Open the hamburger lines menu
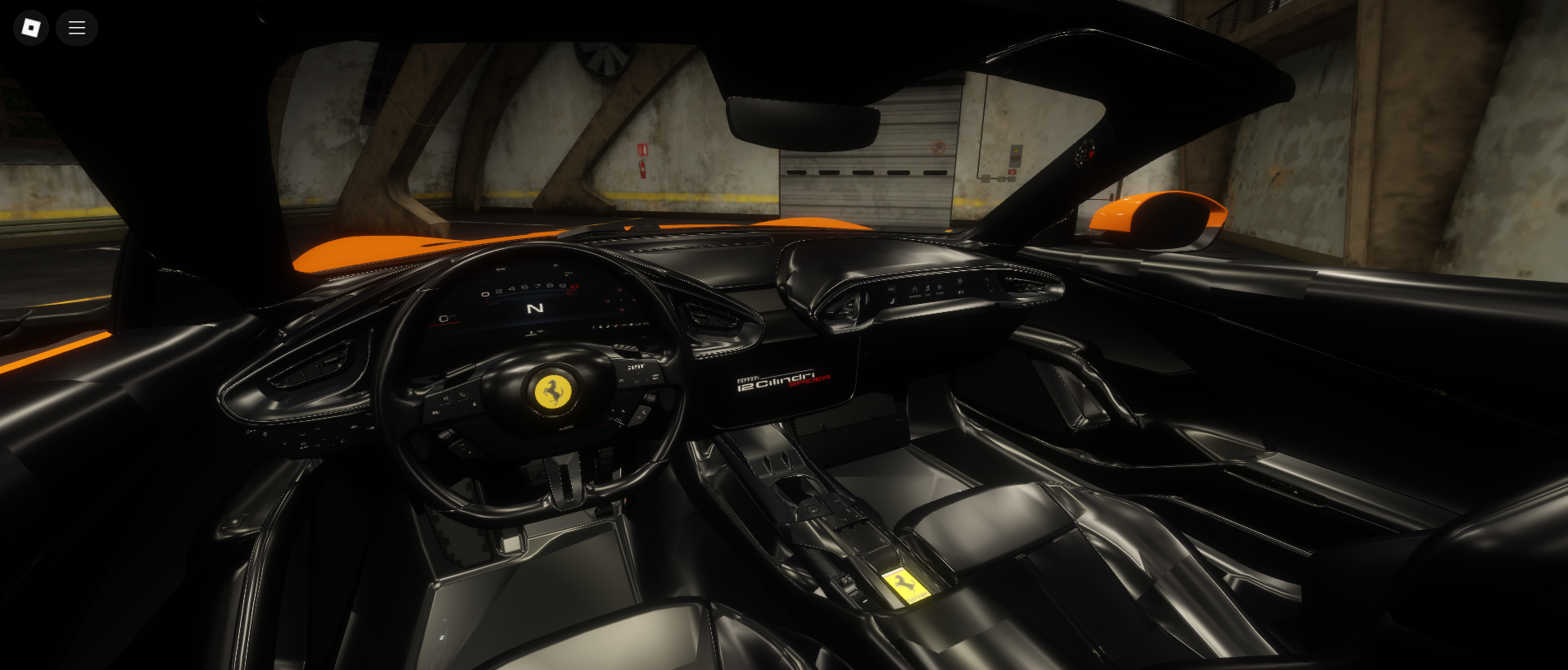 [77, 28]
